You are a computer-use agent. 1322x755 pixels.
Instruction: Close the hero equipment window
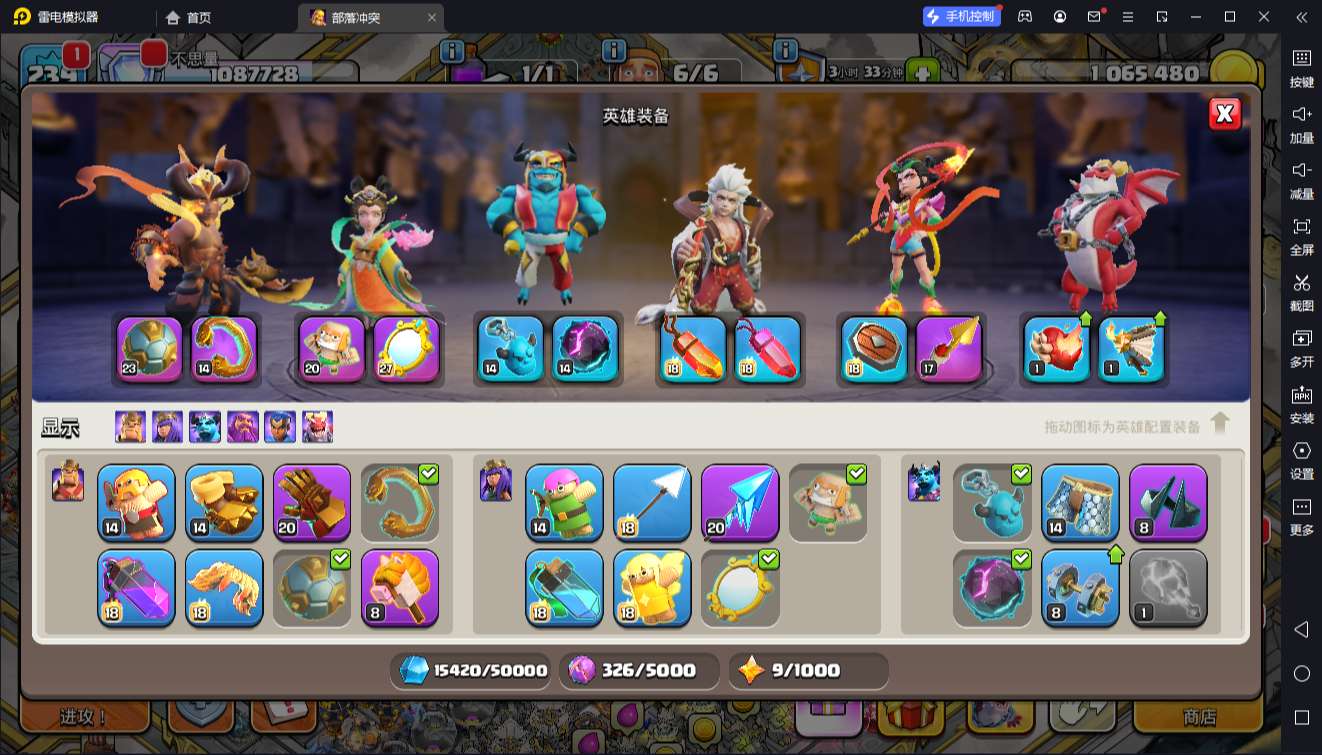pyautogui.click(x=1224, y=114)
